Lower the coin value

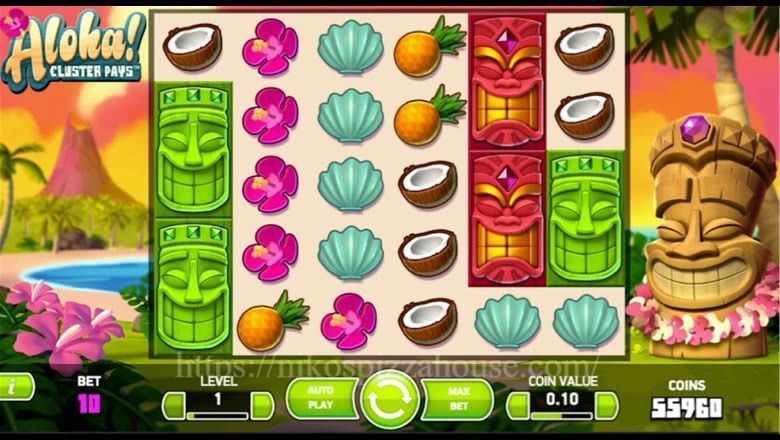[519, 405]
